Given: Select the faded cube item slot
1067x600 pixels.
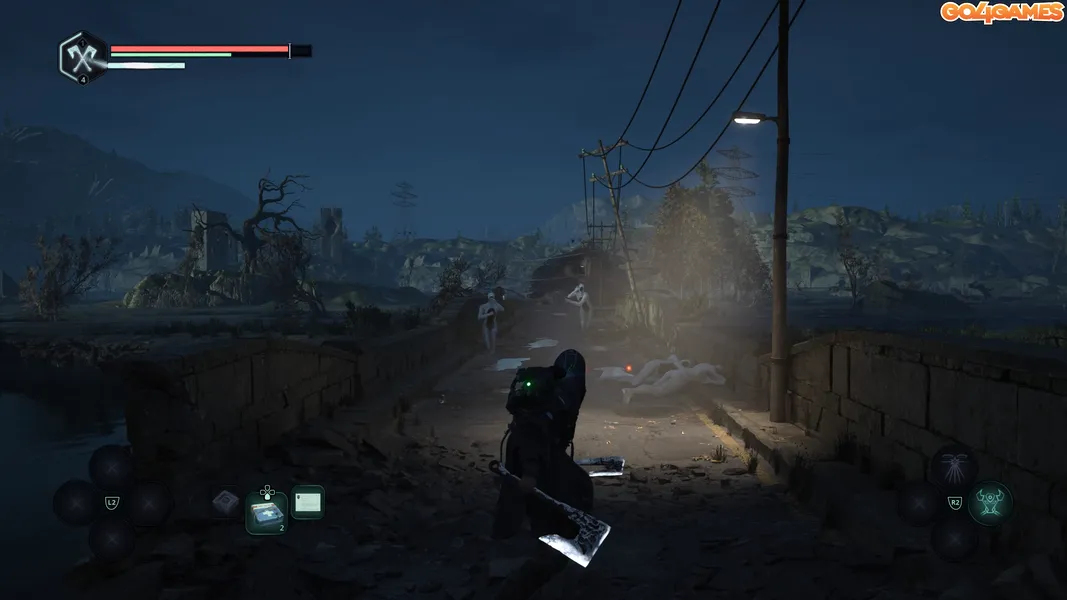Looking at the screenshot, I should (x=225, y=502).
